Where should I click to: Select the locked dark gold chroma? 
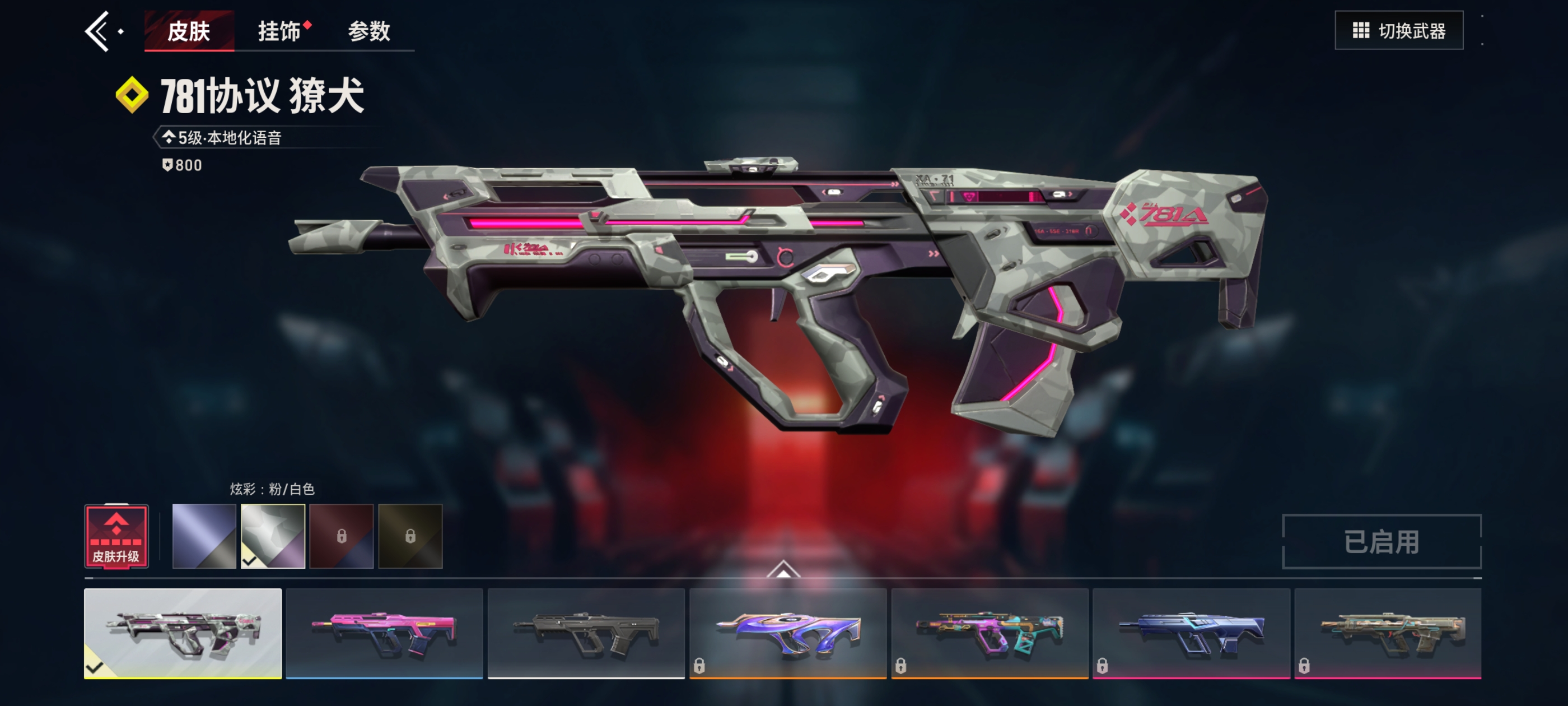(x=410, y=536)
